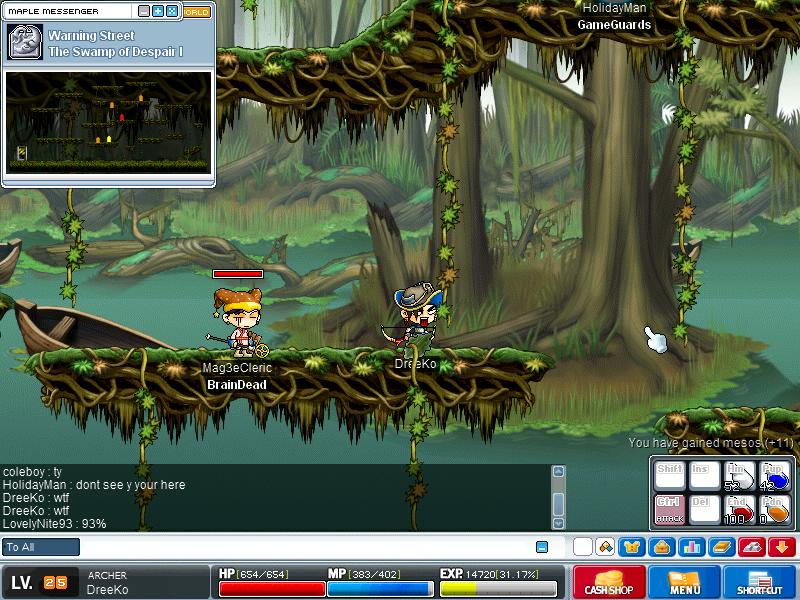
Task: Open the game Menu
Action: click(x=684, y=582)
